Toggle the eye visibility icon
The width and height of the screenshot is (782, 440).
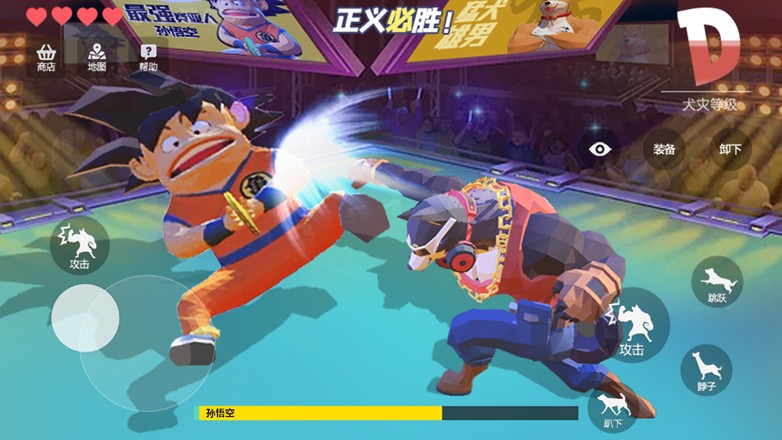point(600,149)
